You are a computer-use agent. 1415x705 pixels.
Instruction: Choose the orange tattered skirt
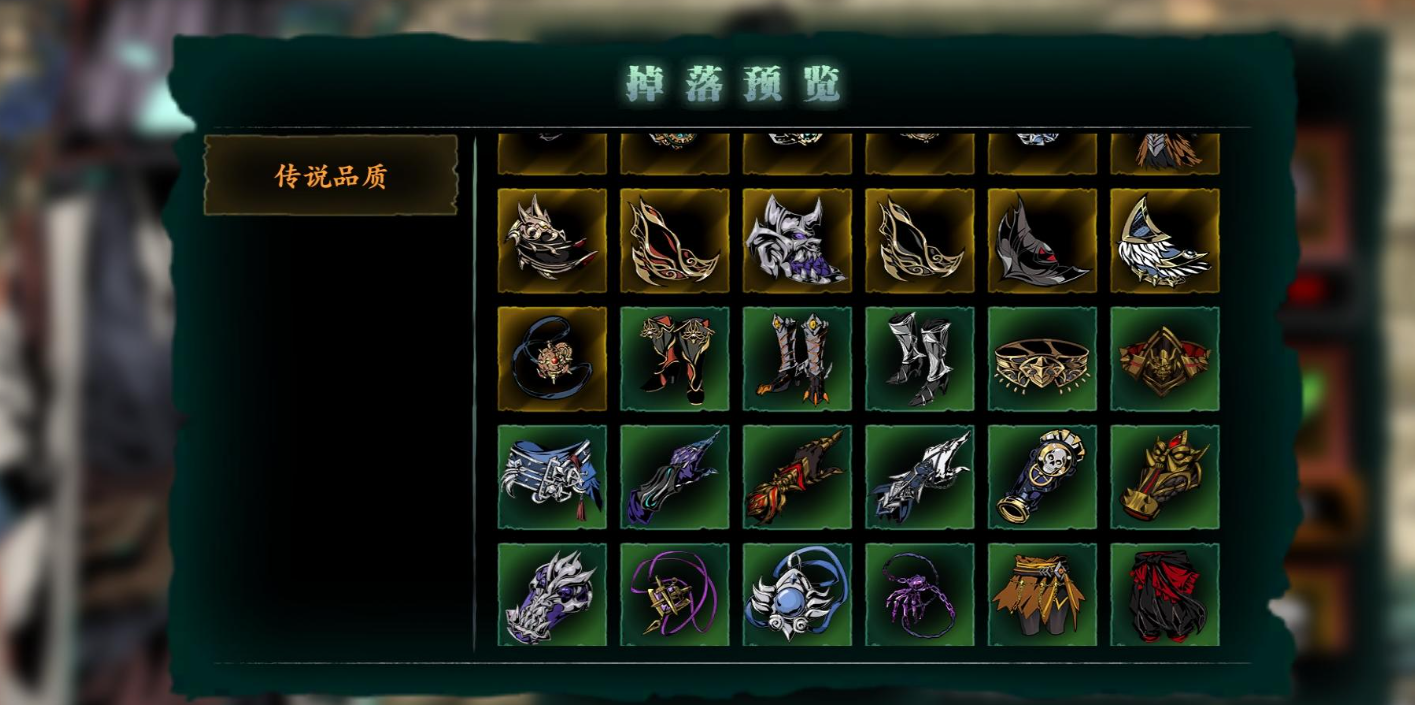(1042, 595)
